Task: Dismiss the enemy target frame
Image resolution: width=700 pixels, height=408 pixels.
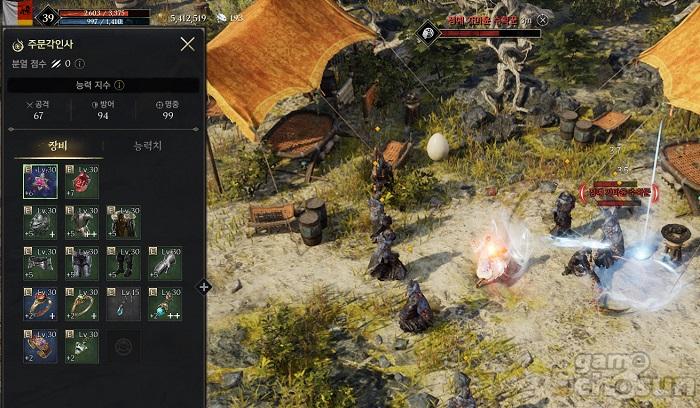Action: click(542, 19)
